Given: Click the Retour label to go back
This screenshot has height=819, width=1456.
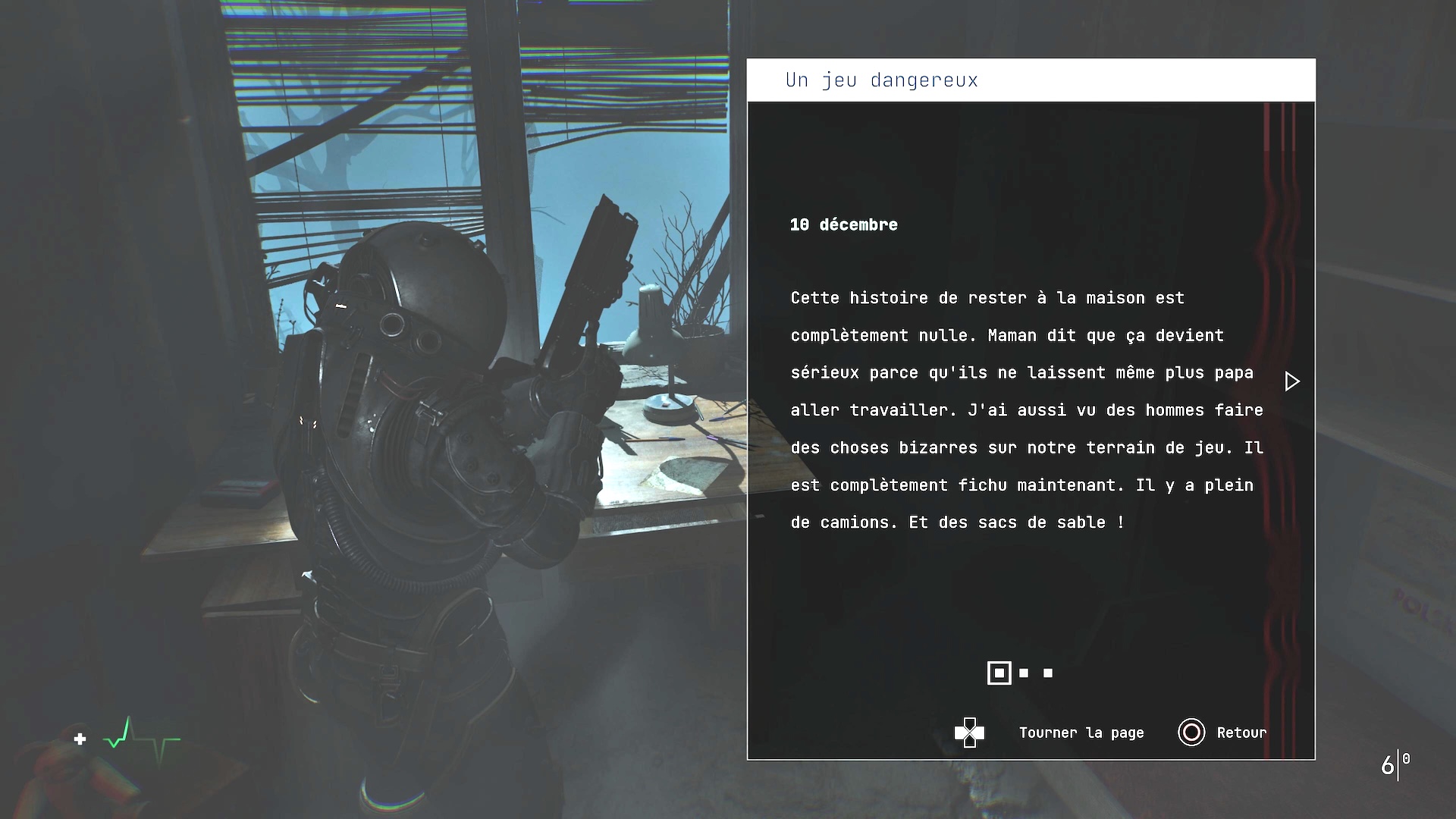Looking at the screenshot, I should [1241, 733].
